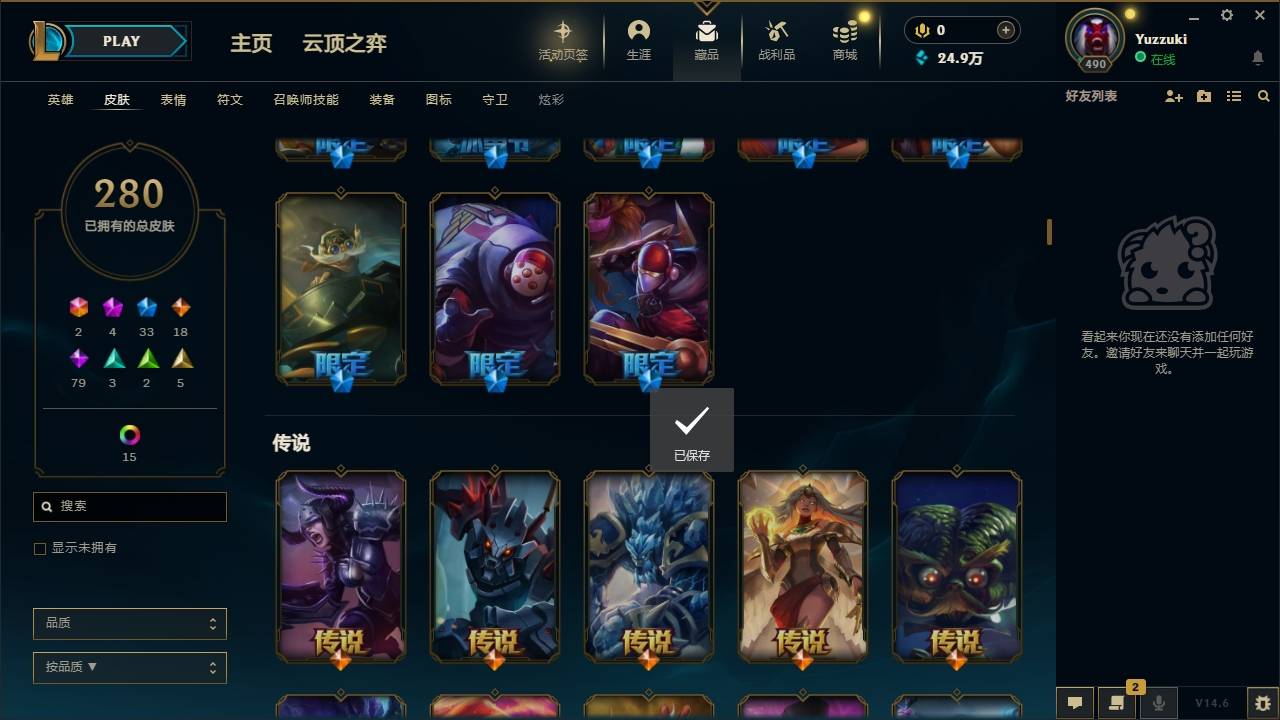
Task: Click the voice channel microphone icon top bar
Action: tap(920, 30)
